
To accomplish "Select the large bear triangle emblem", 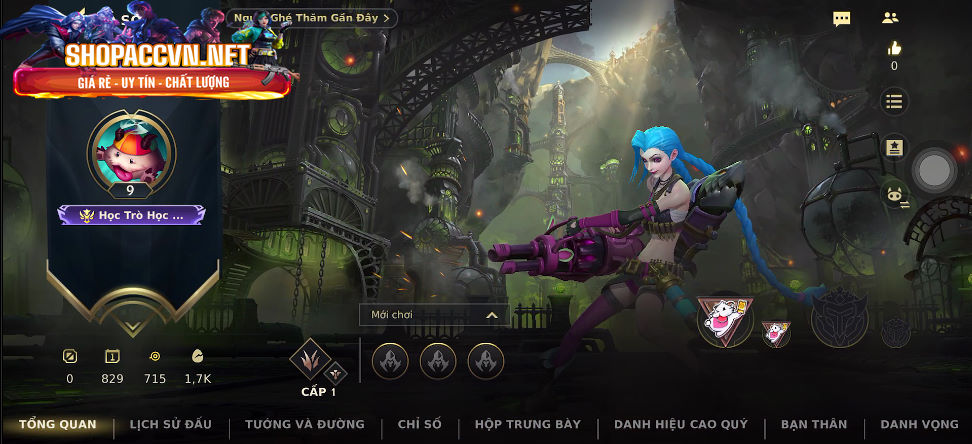I will pyautogui.click(x=725, y=322).
